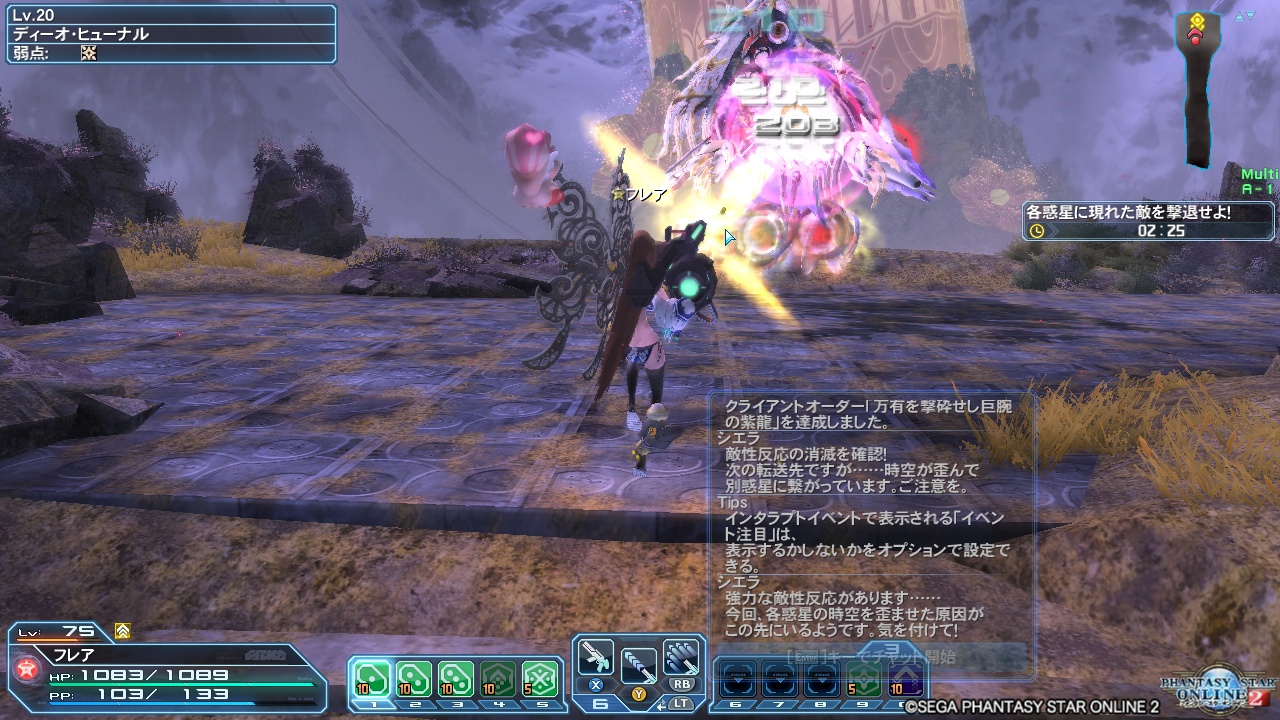Activate the trimate icon in subpalette slot 3

[x=456, y=676]
